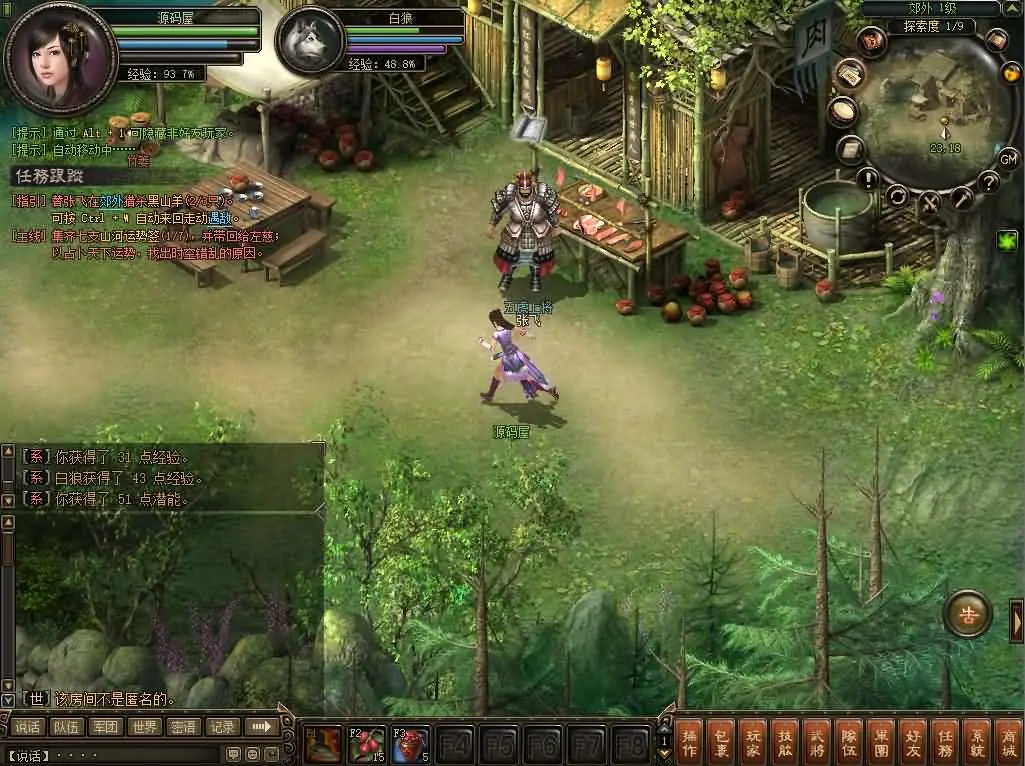Image resolution: width=1025 pixels, height=766 pixels.
Task: Use the F3 hotbar potion item
Action: pos(410,745)
